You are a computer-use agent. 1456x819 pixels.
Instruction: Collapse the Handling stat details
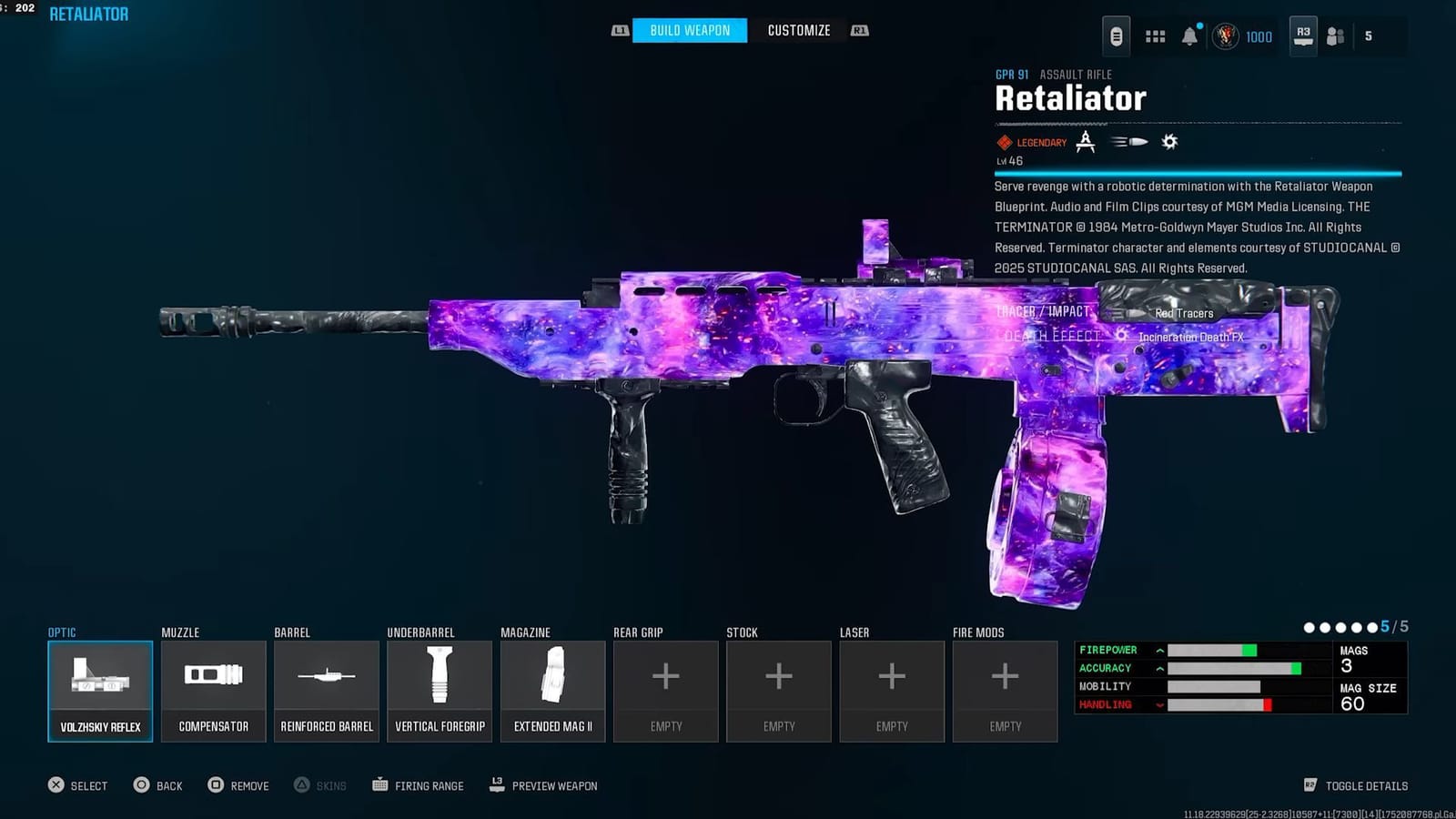[x=1158, y=703]
